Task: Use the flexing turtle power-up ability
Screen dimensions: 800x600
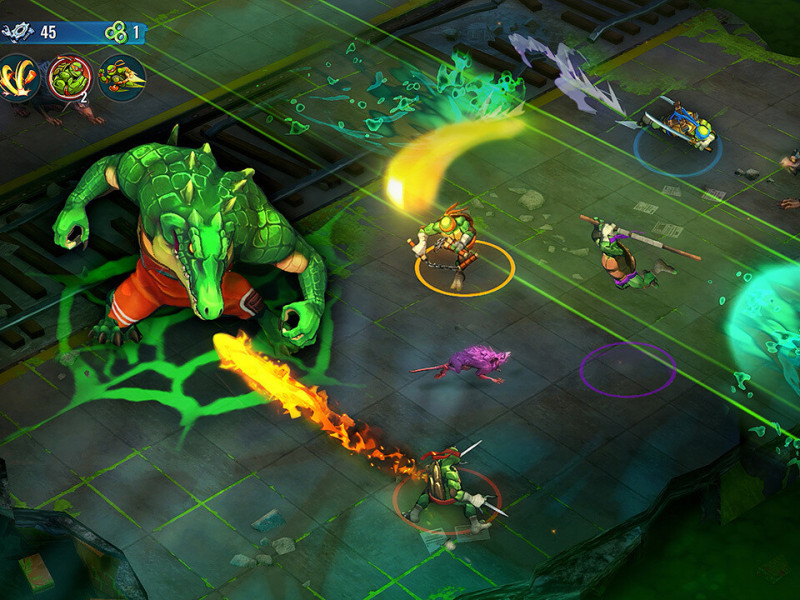Action: click(68, 78)
